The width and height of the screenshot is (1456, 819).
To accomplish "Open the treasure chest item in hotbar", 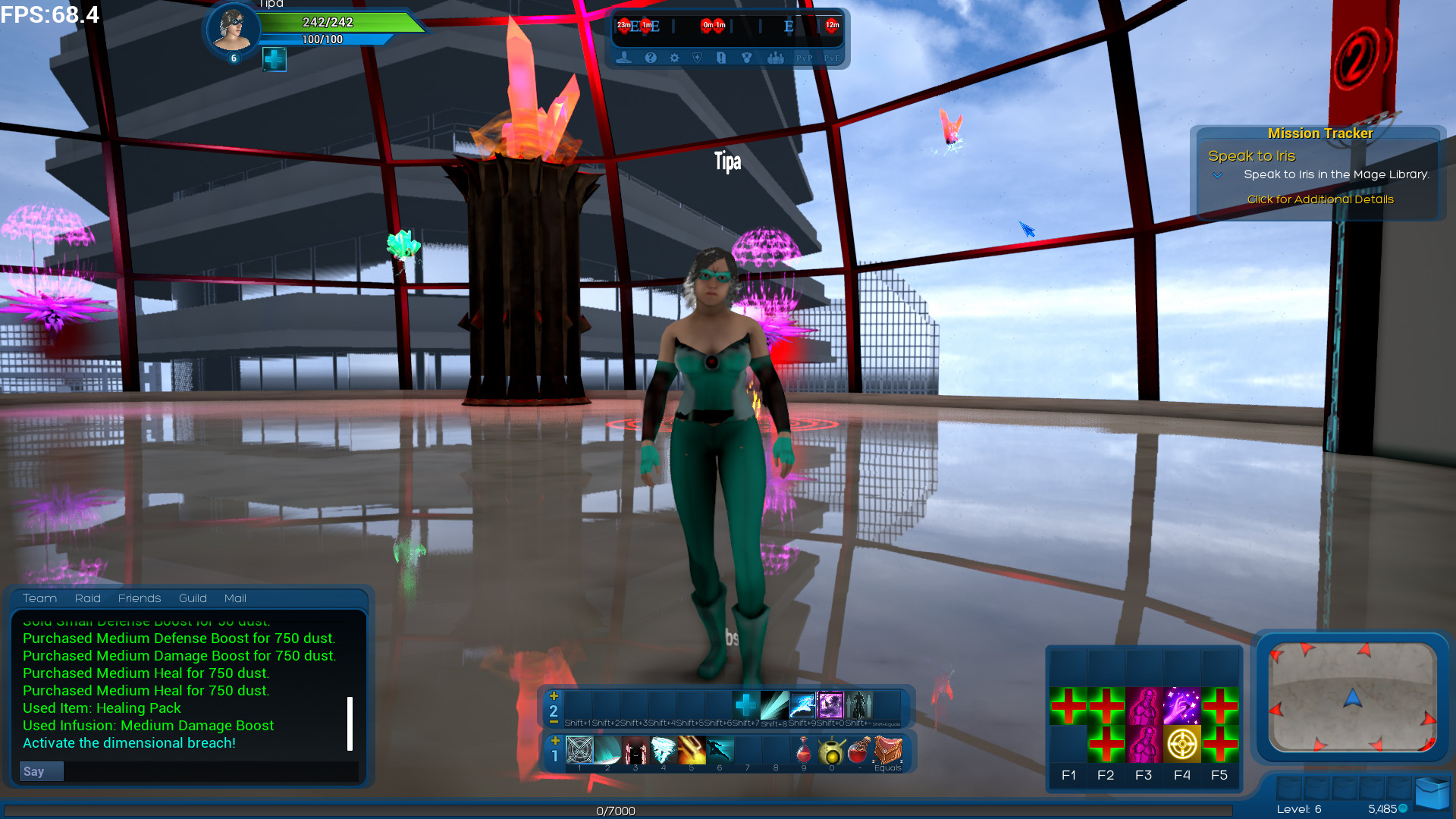I will click(x=887, y=751).
